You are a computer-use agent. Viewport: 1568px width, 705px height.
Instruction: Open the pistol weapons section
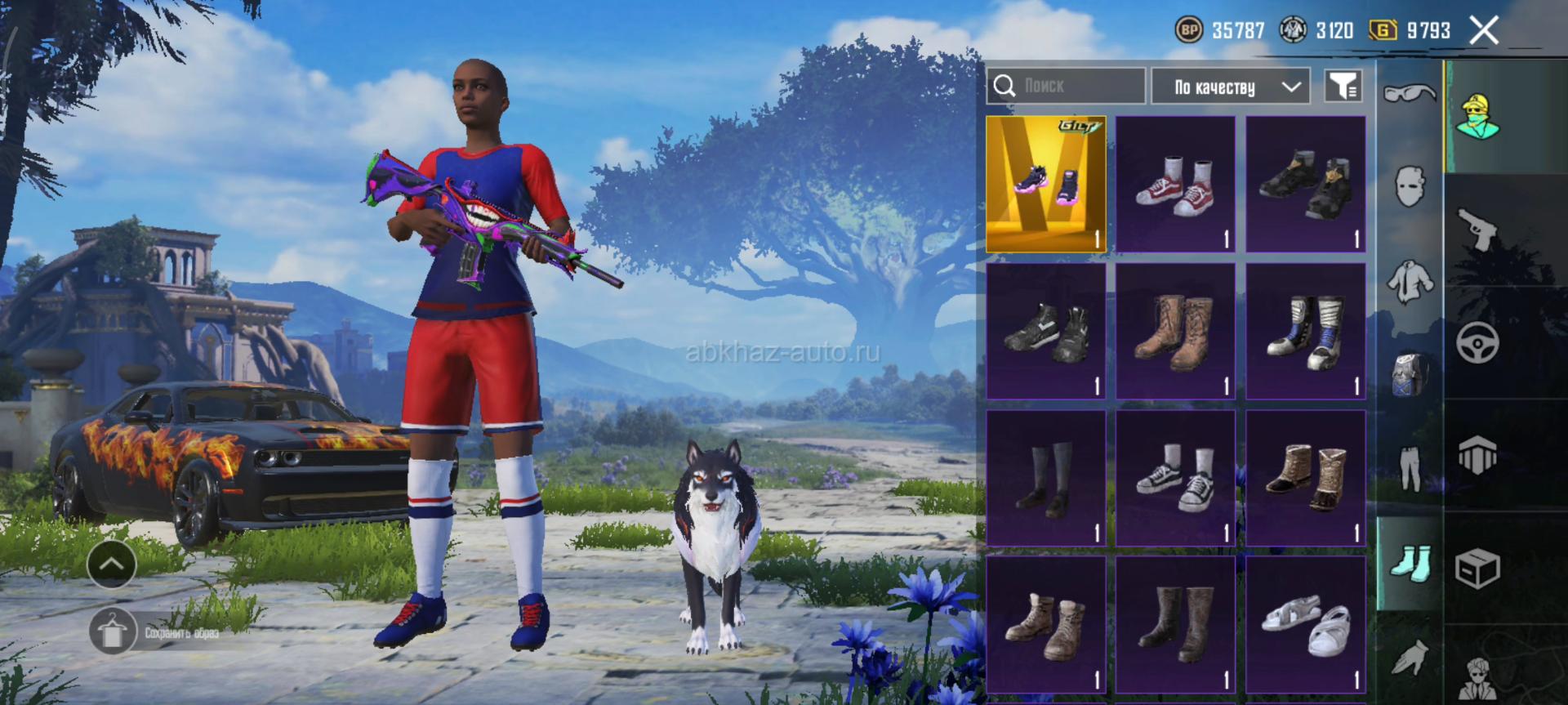click(x=1478, y=229)
